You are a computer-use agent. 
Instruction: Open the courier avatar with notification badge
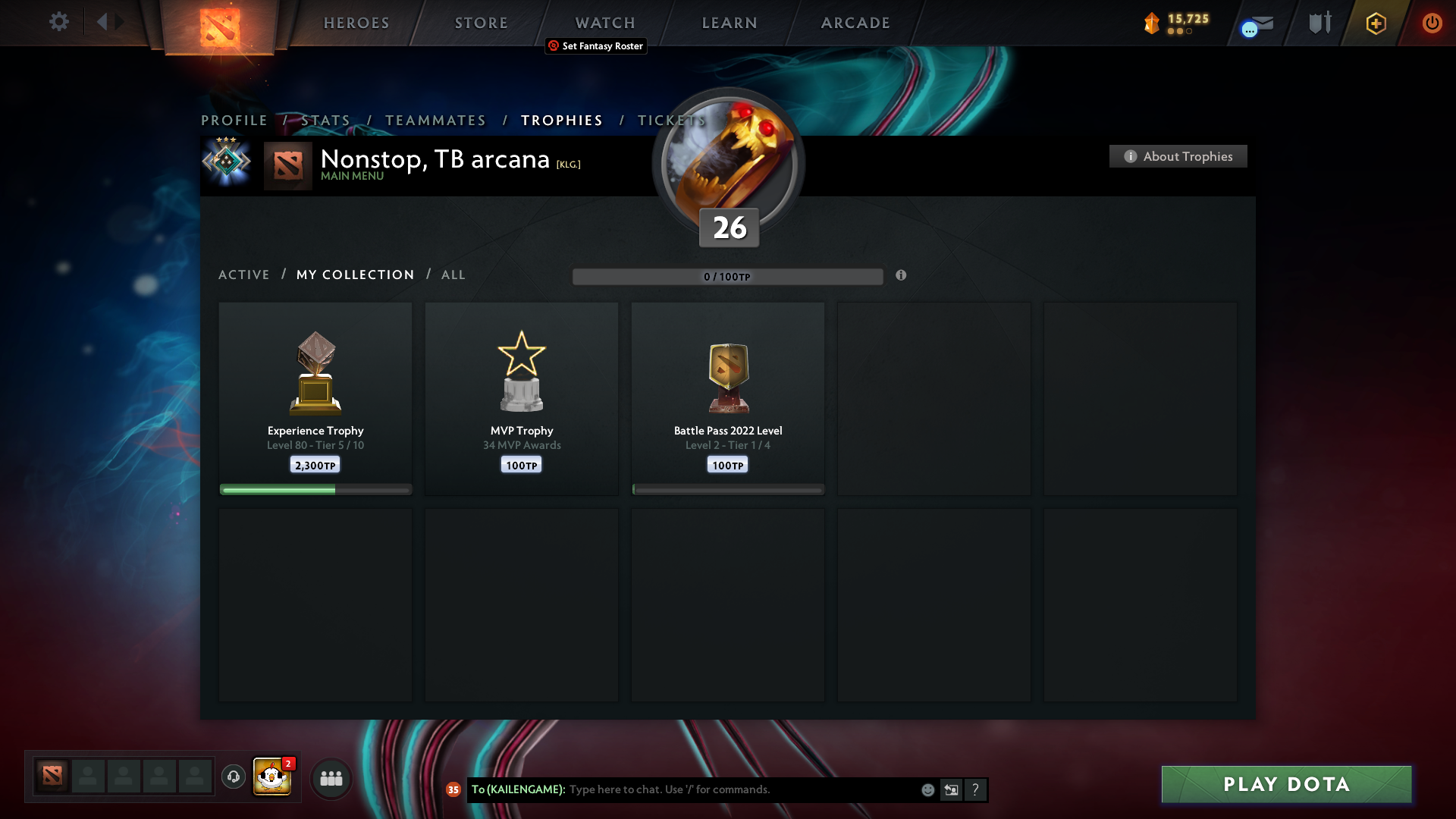tap(271, 777)
